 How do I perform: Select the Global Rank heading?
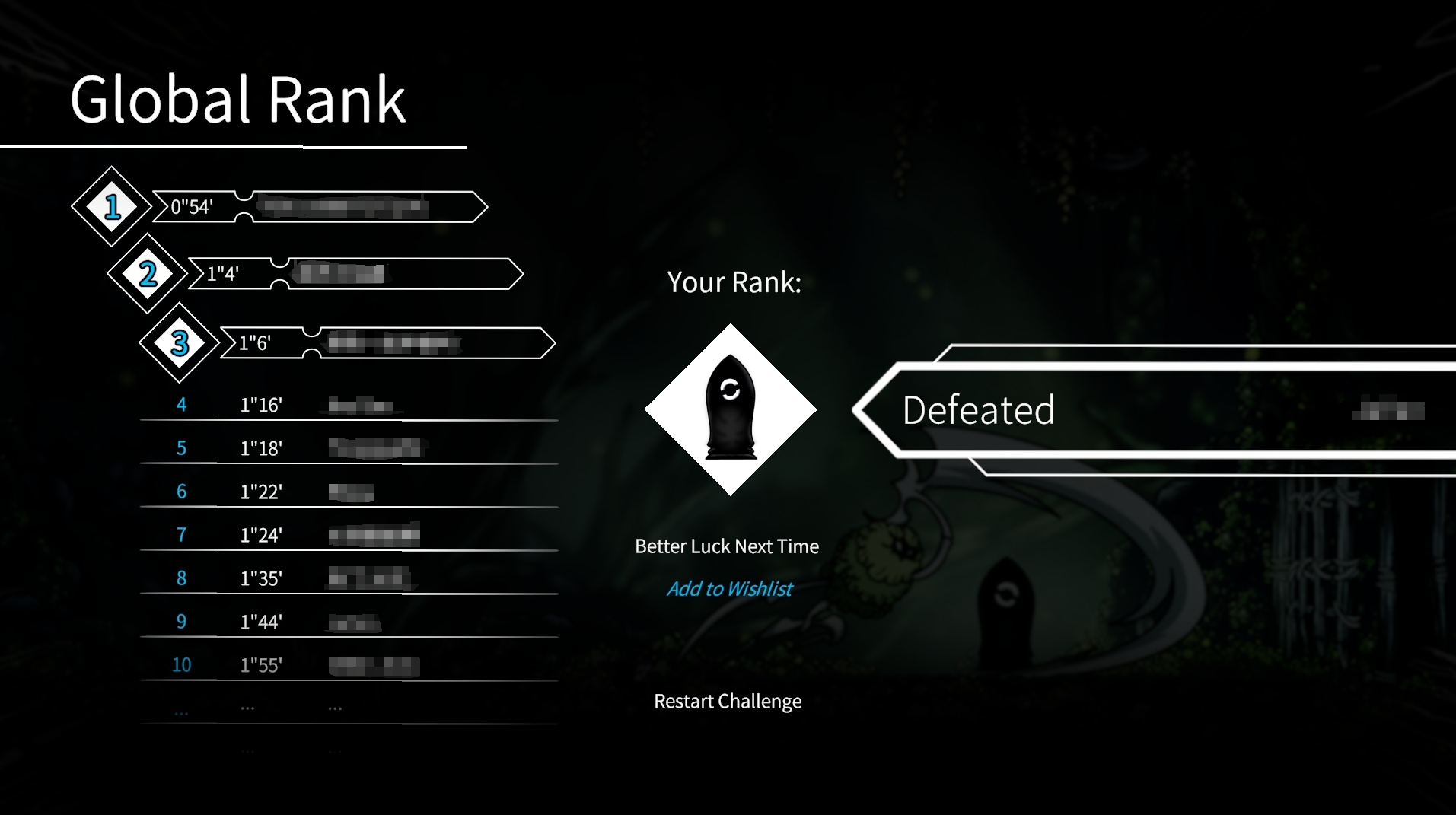point(237,97)
